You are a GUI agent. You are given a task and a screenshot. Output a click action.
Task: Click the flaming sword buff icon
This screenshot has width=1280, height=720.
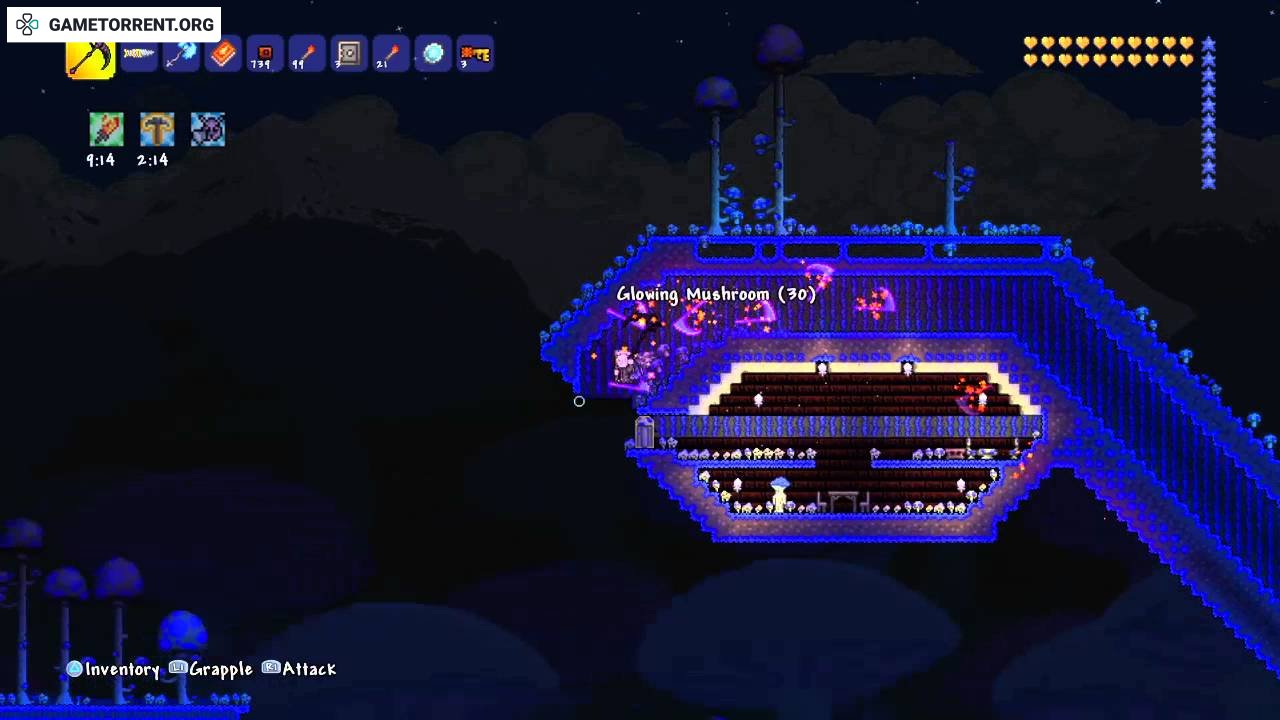106,130
